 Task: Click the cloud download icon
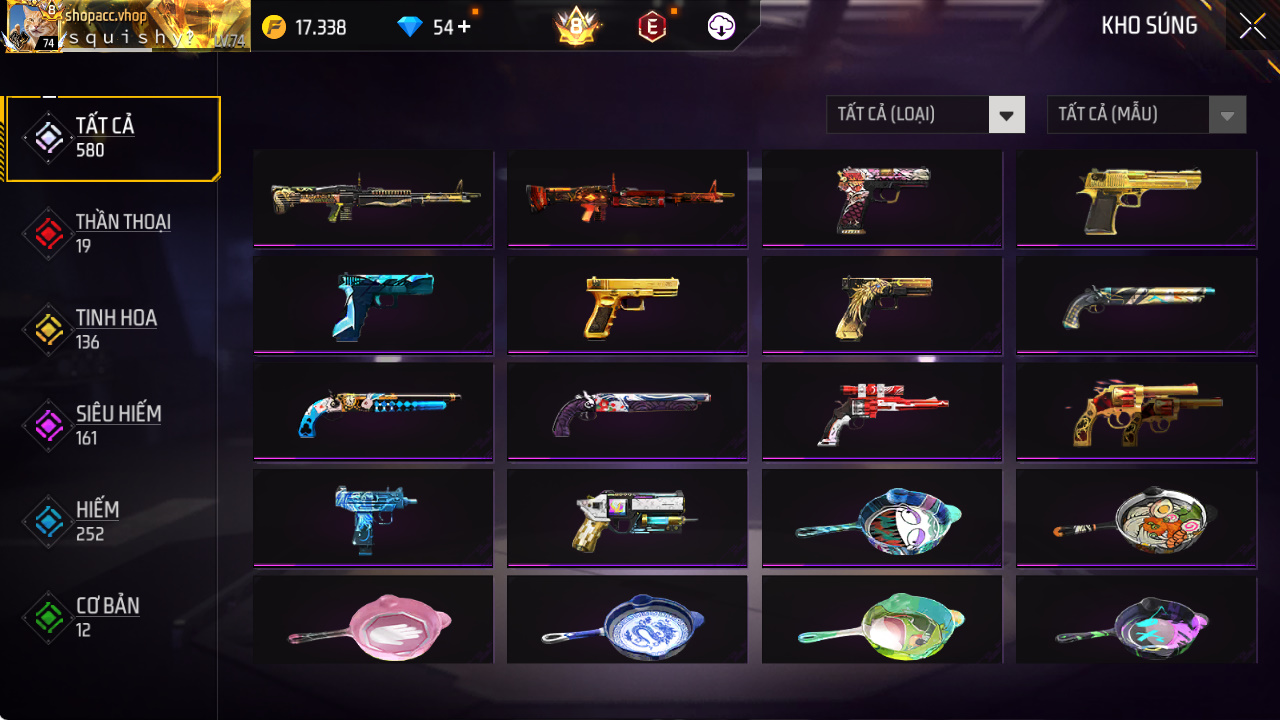(x=721, y=27)
